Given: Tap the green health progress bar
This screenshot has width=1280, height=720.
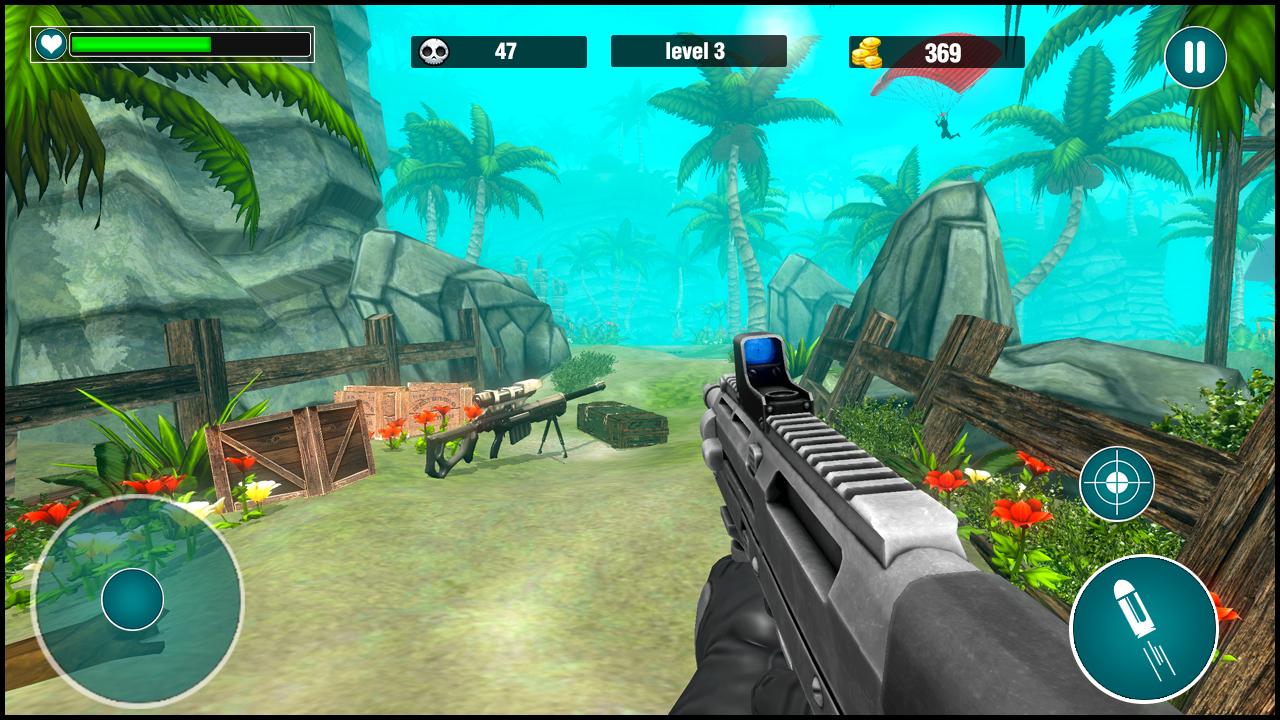Looking at the screenshot, I should (x=140, y=44).
